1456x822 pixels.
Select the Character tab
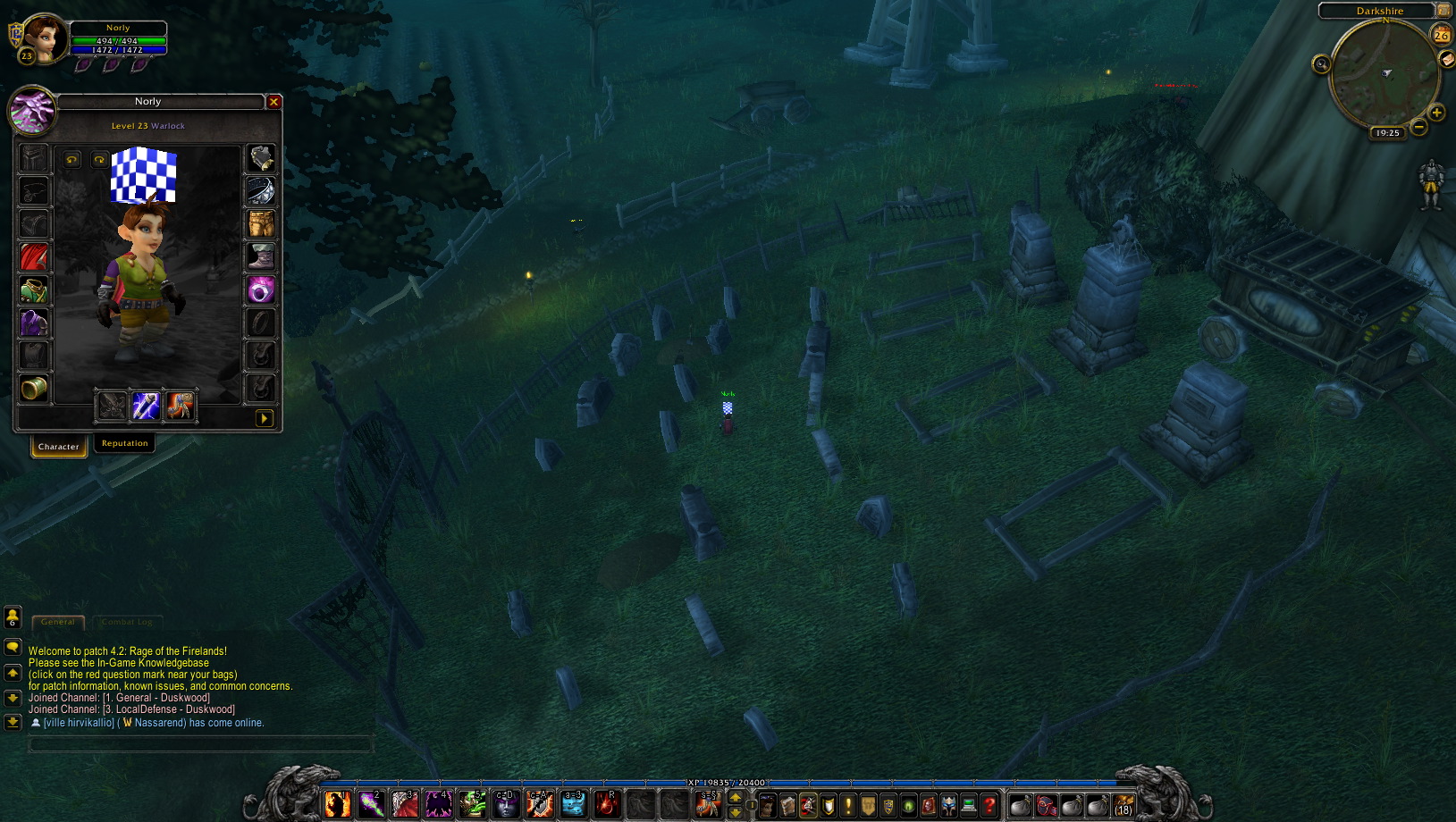59,446
